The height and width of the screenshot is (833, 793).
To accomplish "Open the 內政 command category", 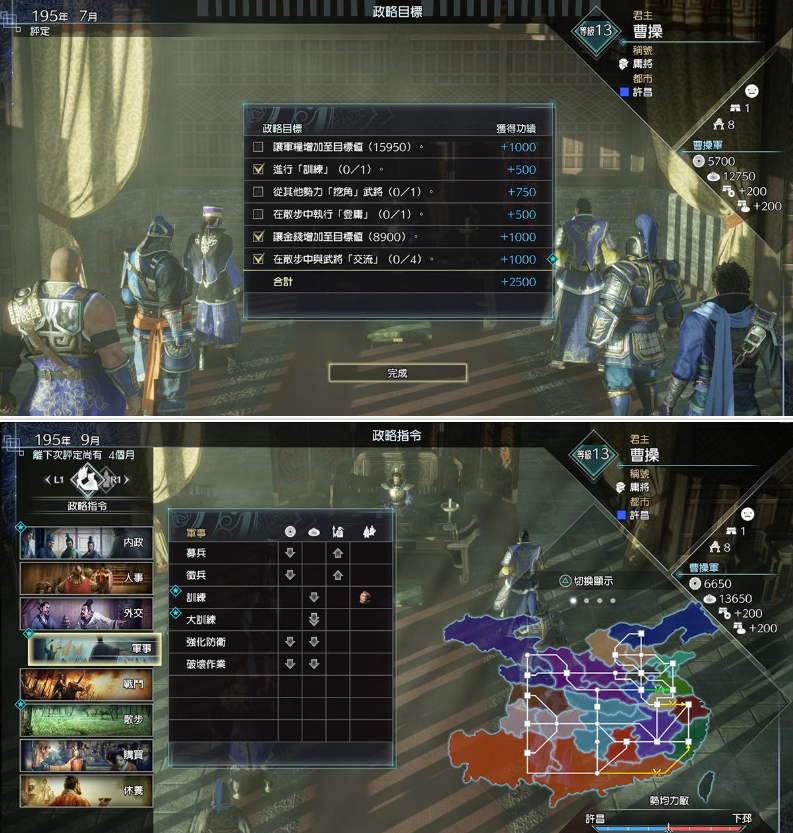I will (86, 542).
